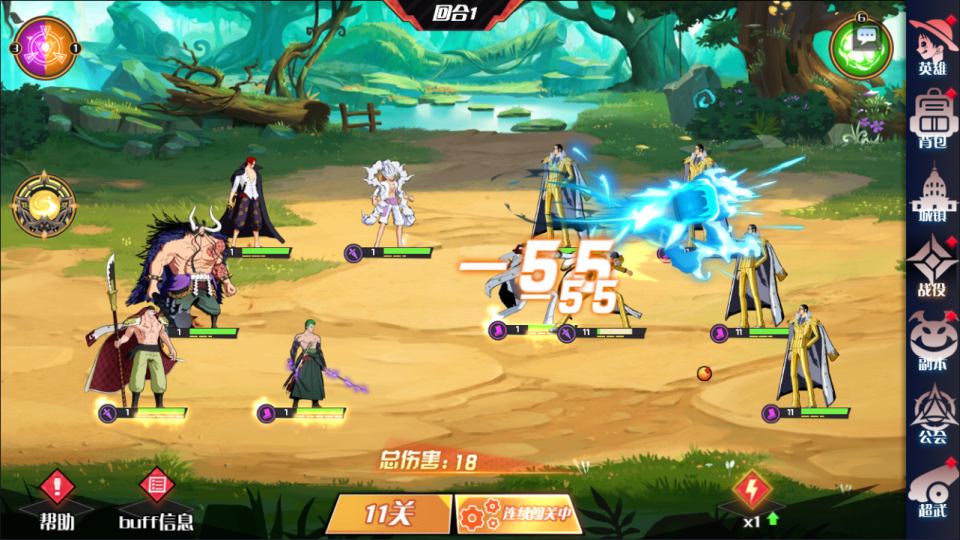
Task: Click the 帮助 help button
Action: pyautogui.click(x=57, y=500)
